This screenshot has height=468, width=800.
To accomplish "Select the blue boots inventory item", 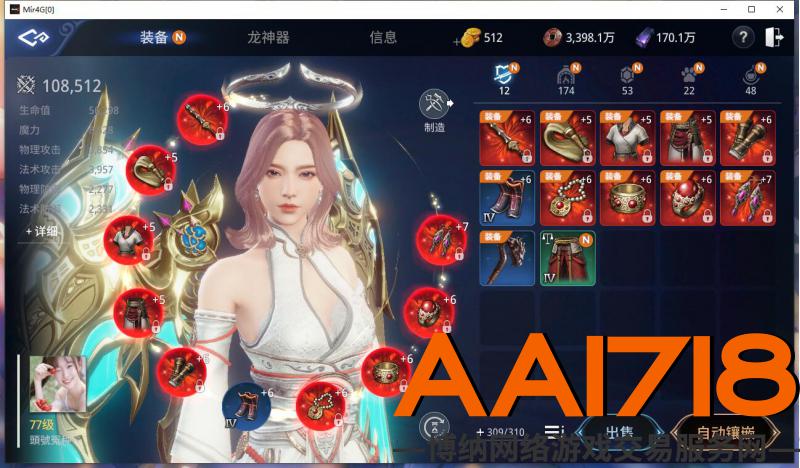I will 507,198.
